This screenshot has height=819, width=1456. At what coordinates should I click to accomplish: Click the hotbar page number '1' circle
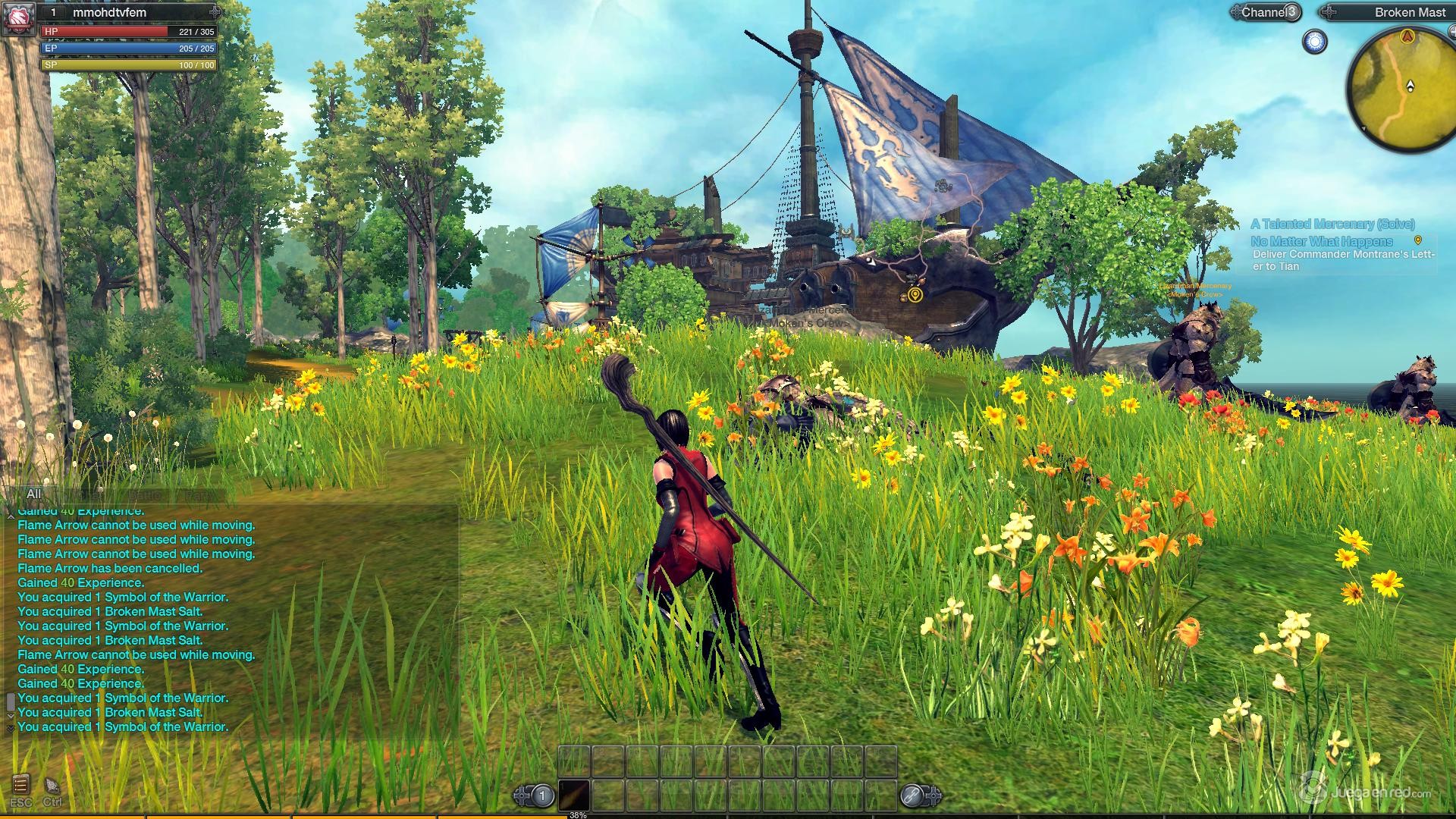click(x=542, y=794)
